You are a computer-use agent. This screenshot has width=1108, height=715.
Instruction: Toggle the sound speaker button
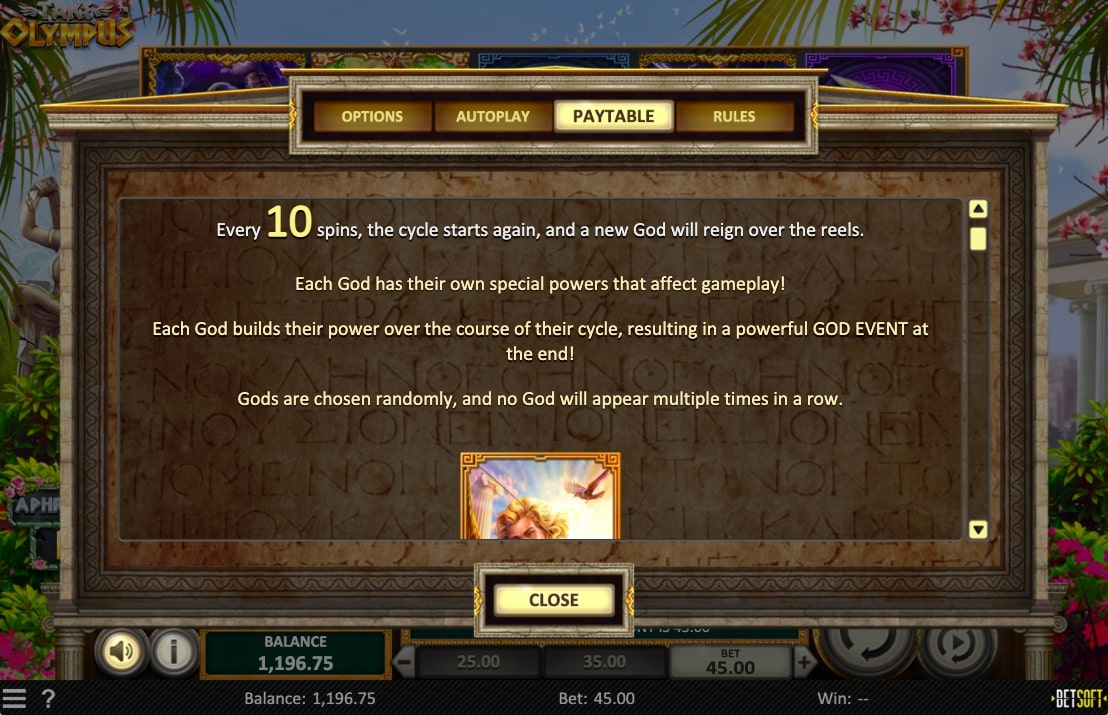click(122, 653)
